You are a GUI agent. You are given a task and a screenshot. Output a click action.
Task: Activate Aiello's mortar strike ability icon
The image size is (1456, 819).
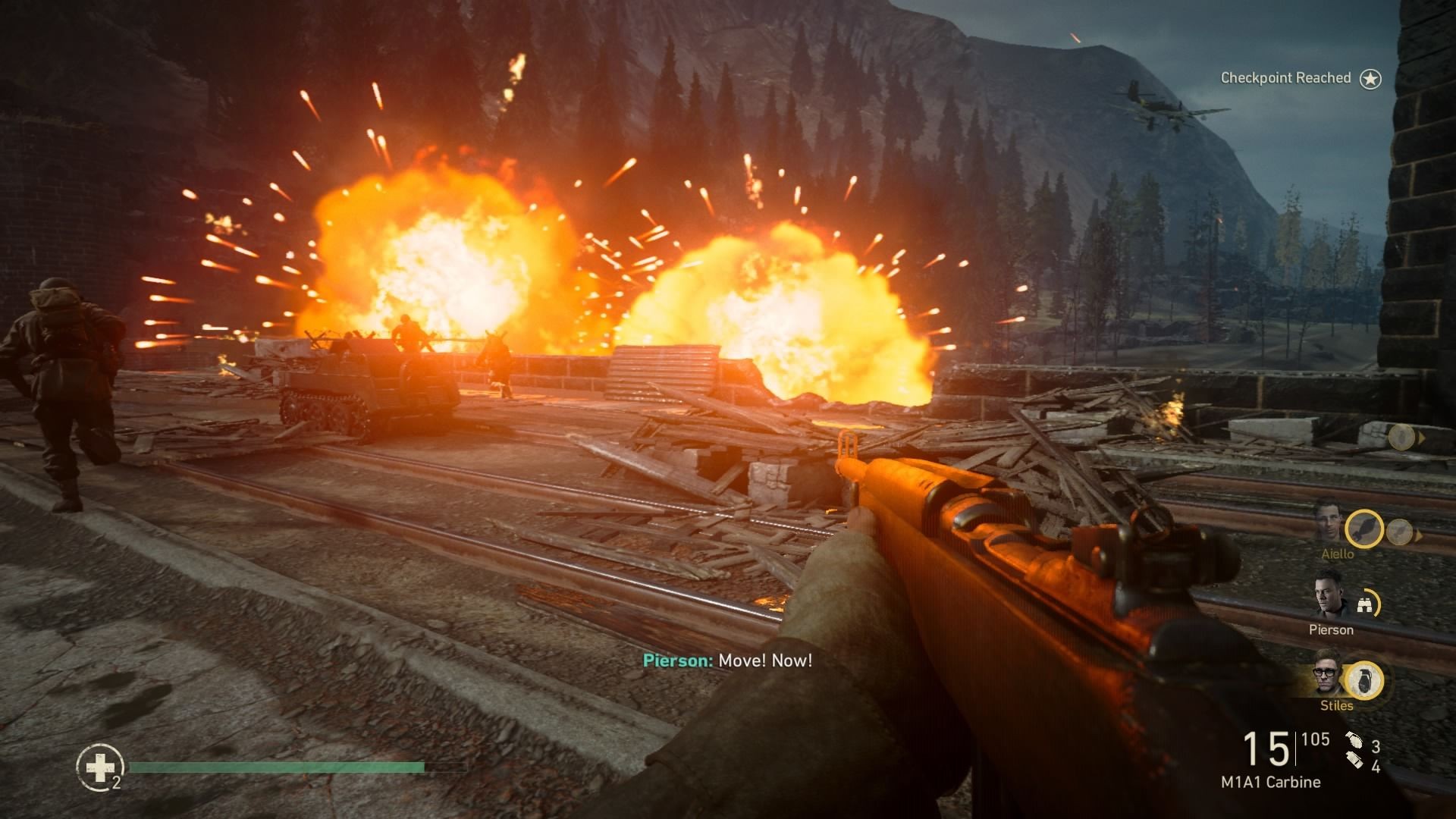(x=1364, y=529)
